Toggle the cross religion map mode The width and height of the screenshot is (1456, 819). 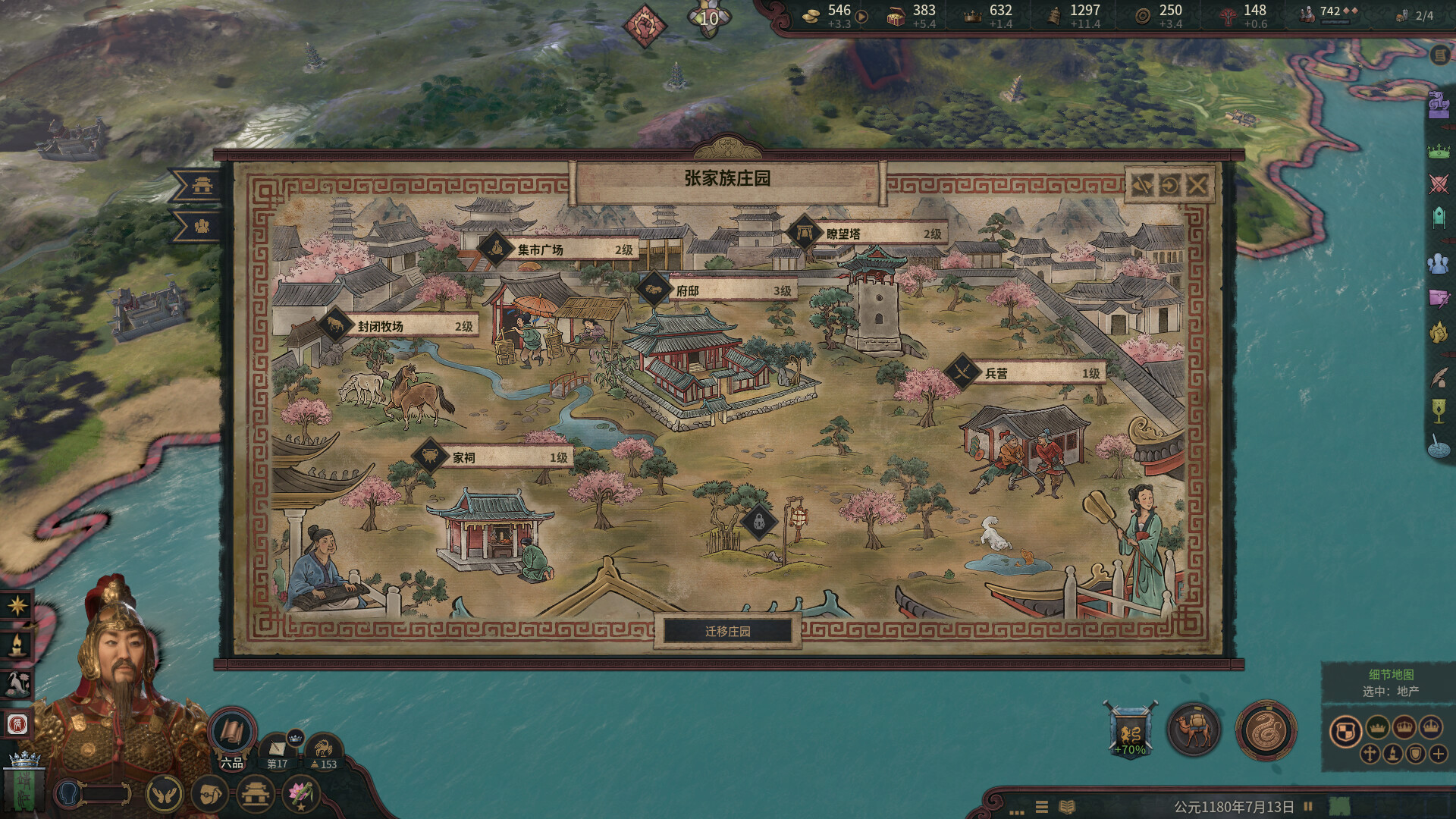pos(1370,754)
